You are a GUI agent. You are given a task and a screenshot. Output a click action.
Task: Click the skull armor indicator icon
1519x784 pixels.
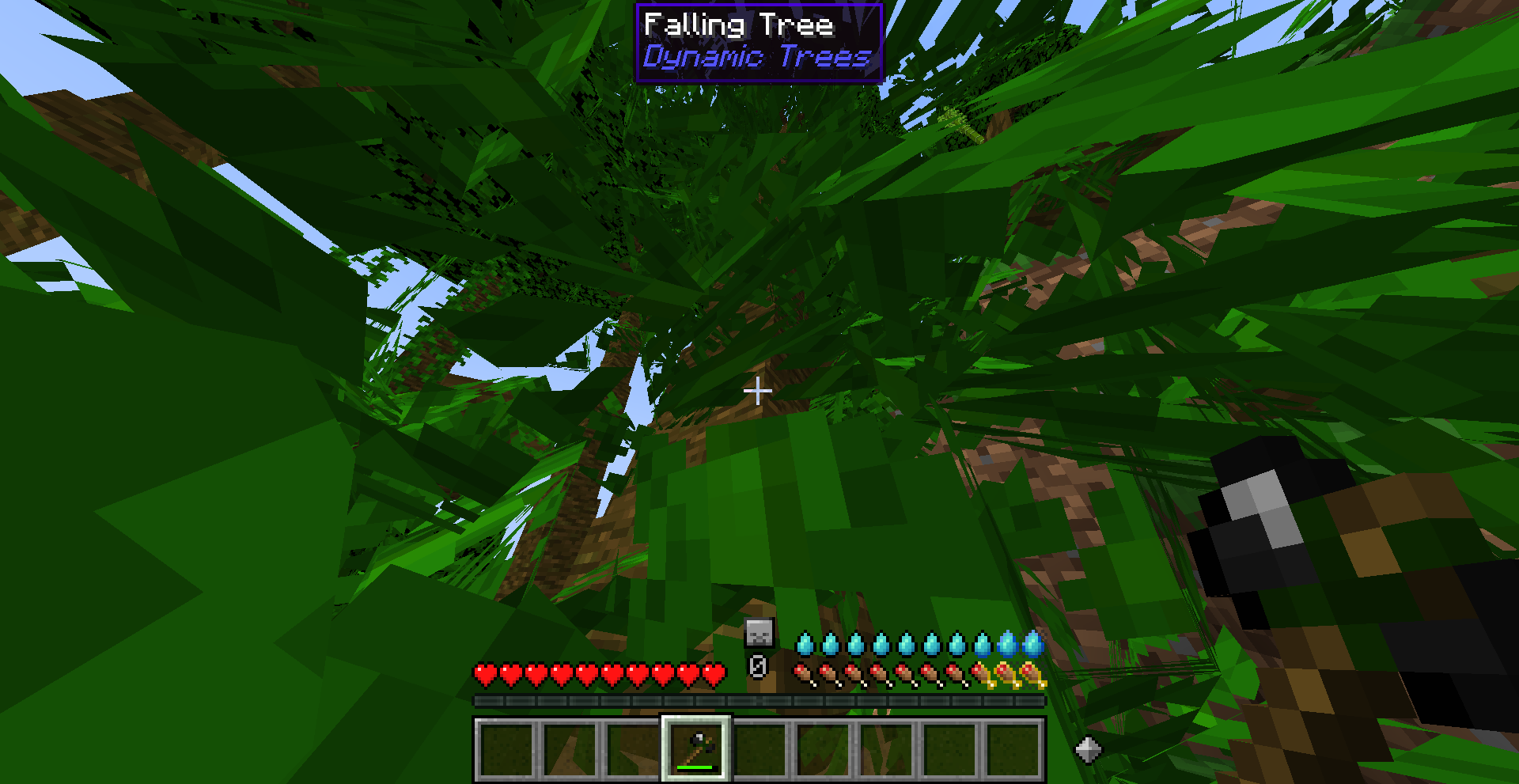pyautogui.click(x=757, y=633)
